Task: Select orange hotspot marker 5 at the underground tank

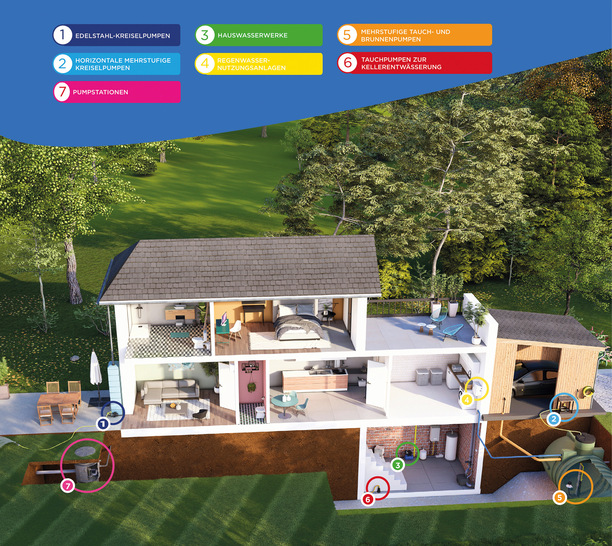Action: (559, 496)
